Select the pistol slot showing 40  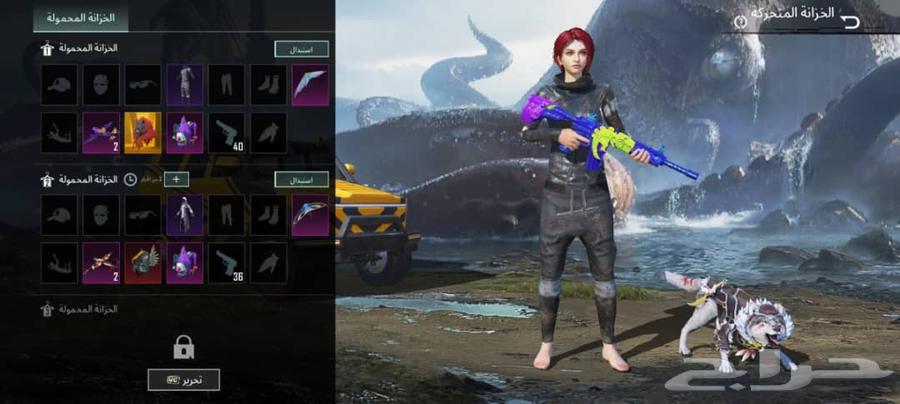(226, 132)
